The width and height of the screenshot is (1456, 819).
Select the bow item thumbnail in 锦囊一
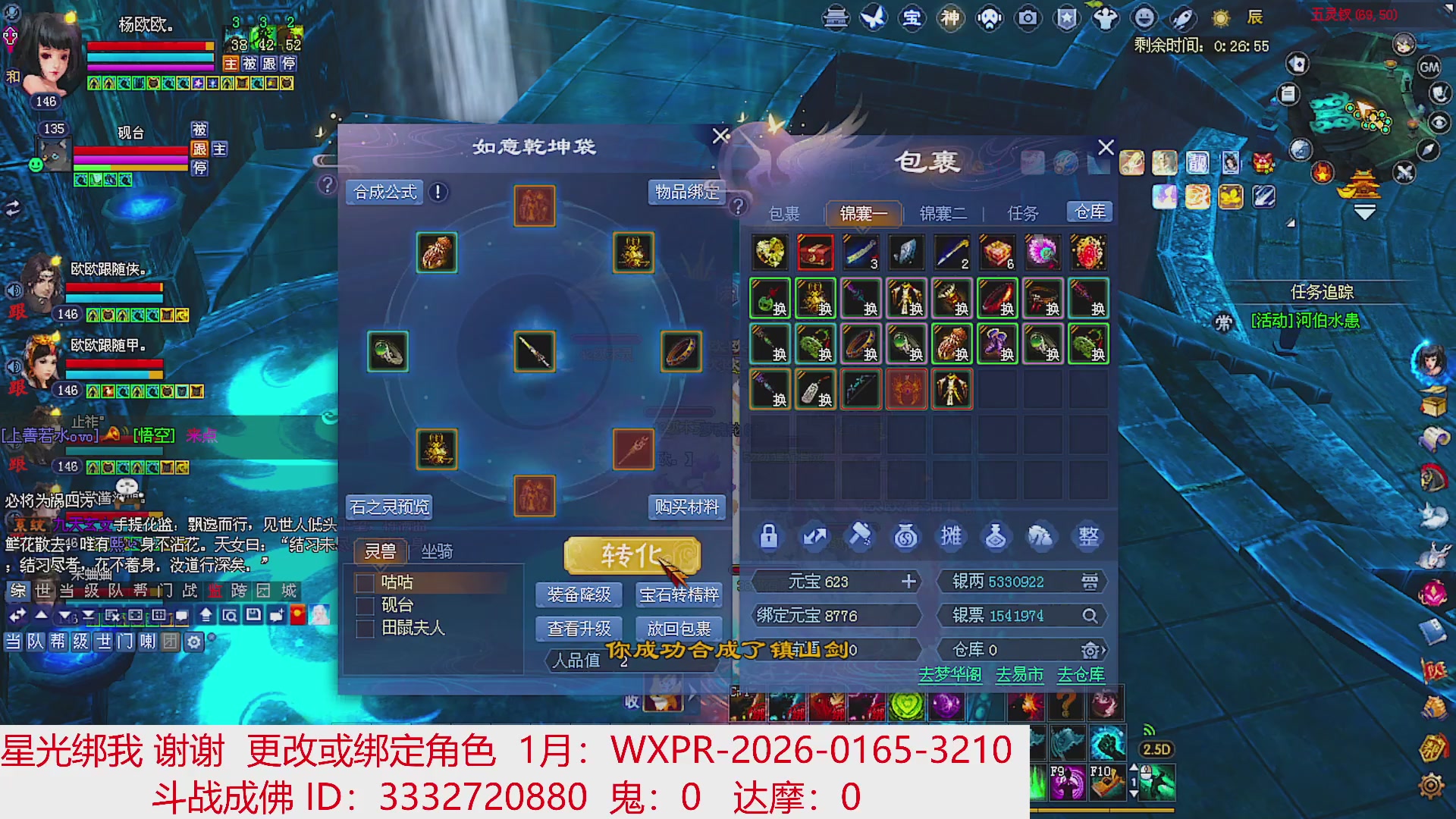tap(861, 389)
